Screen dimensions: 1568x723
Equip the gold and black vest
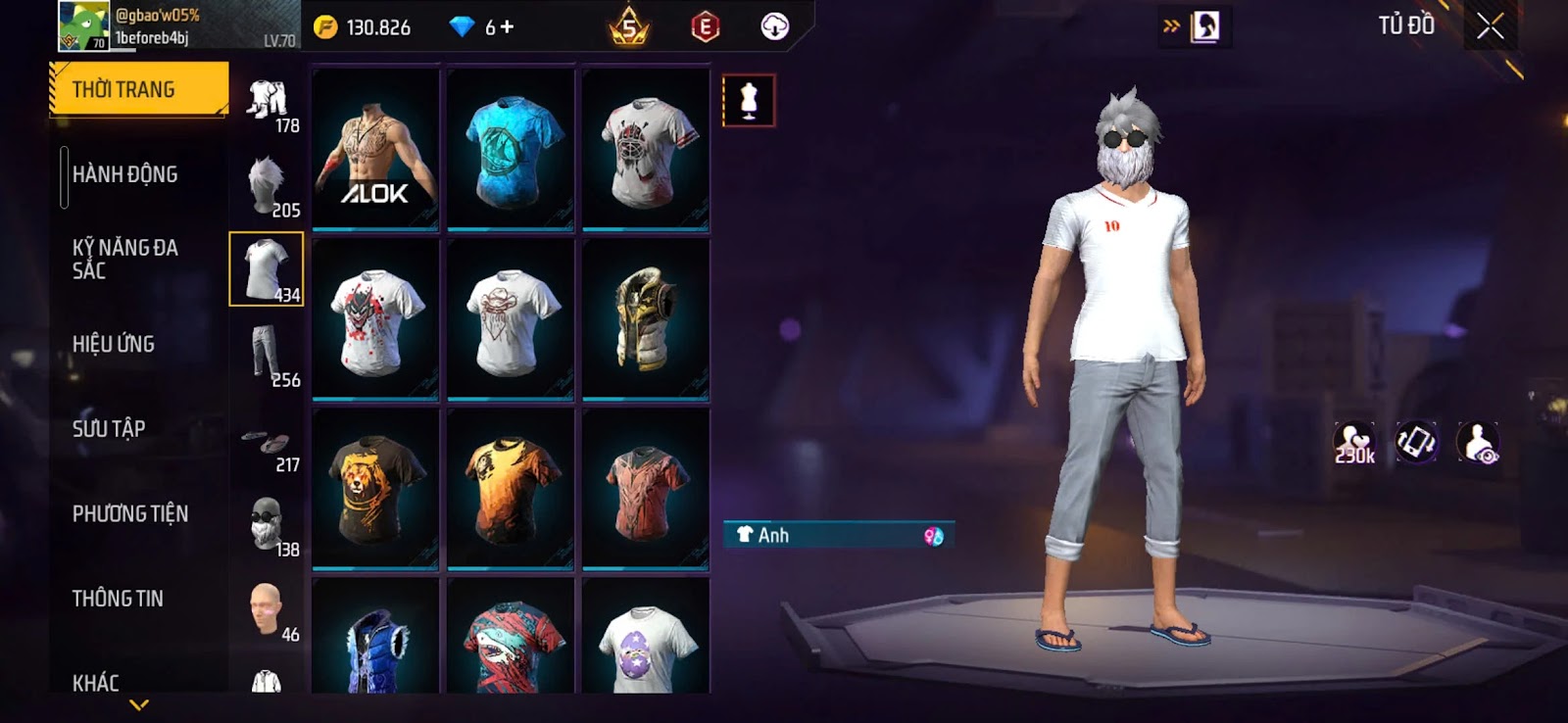pyautogui.click(x=646, y=318)
